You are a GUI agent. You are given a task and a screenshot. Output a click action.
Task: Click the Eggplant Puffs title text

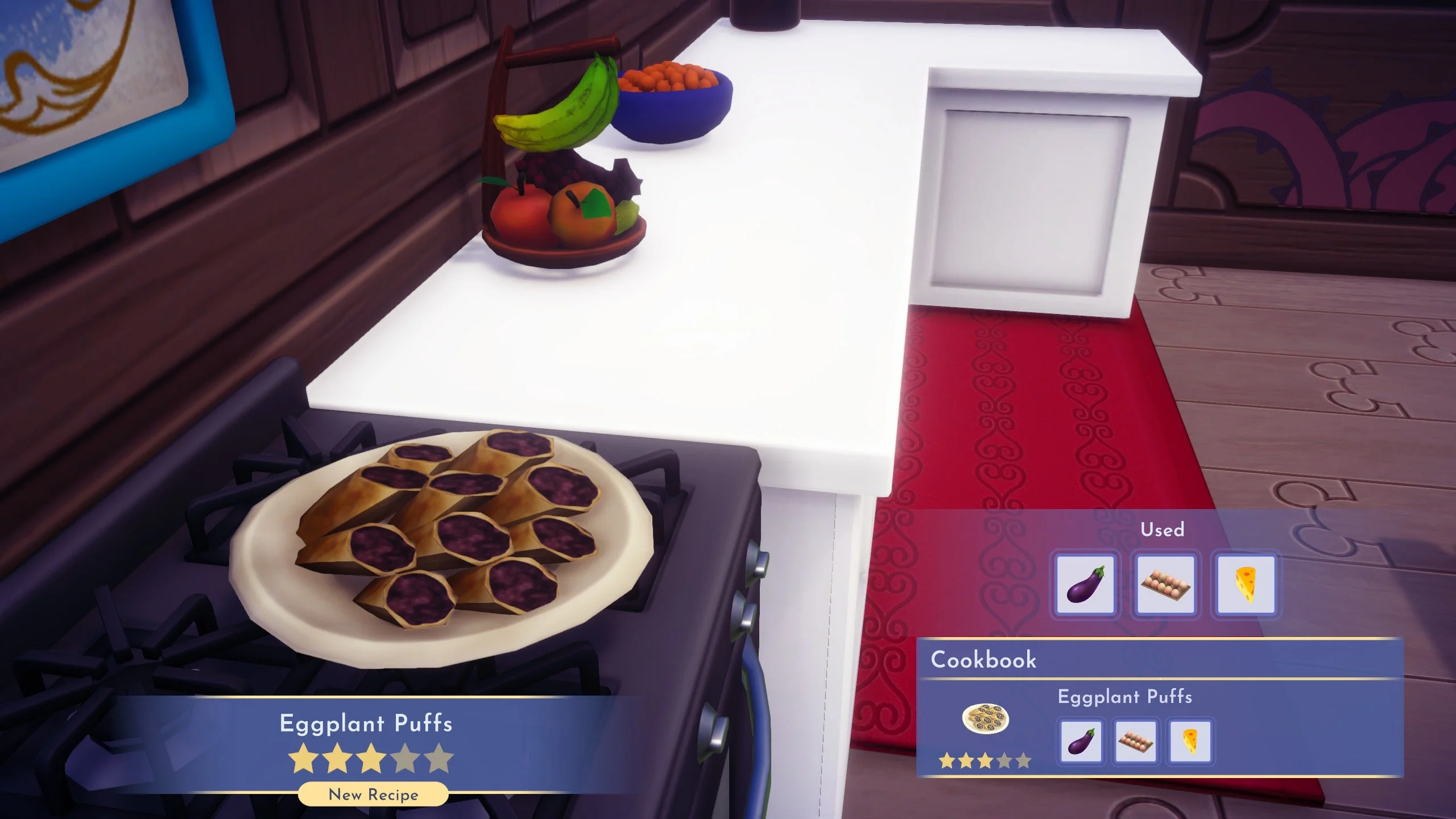coord(365,723)
